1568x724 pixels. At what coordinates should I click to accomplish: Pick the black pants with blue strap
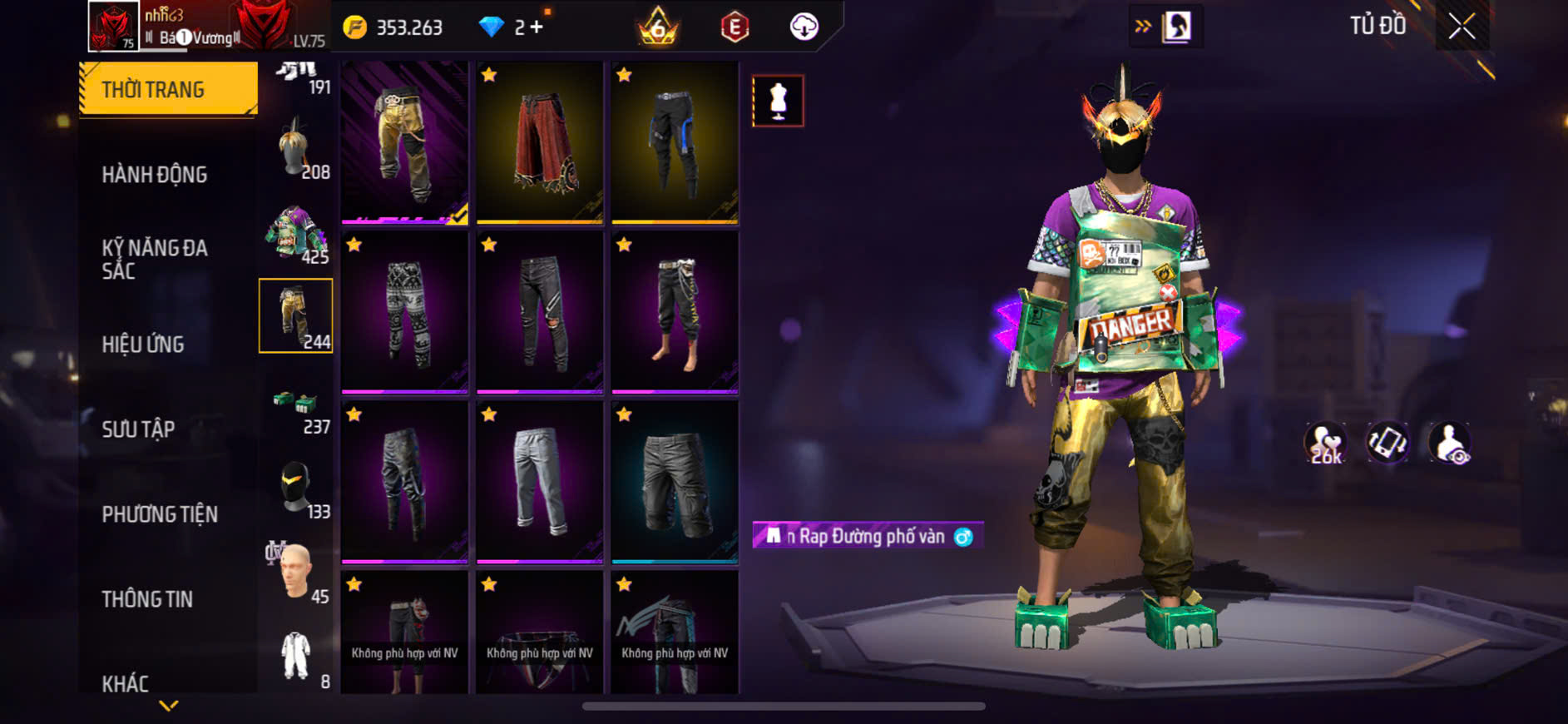[675, 142]
